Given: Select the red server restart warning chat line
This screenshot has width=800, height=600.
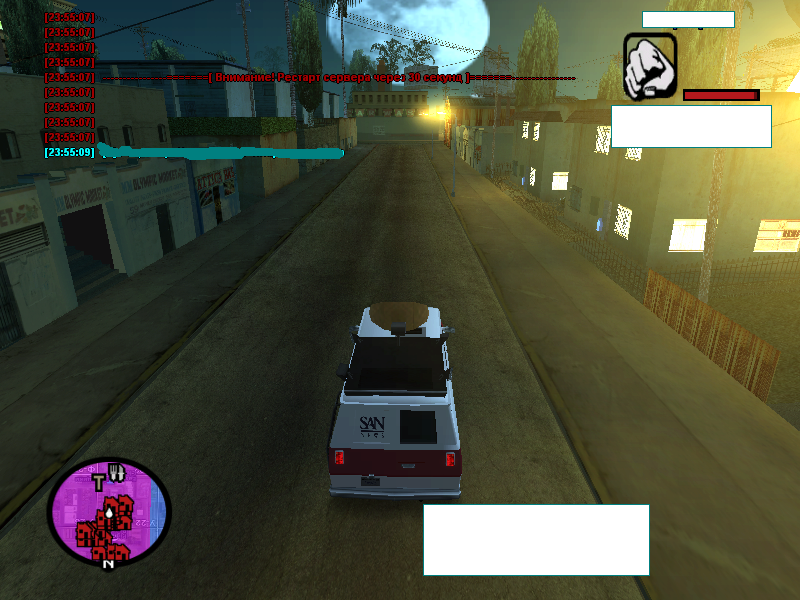Looking at the screenshot, I should click(340, 77).
